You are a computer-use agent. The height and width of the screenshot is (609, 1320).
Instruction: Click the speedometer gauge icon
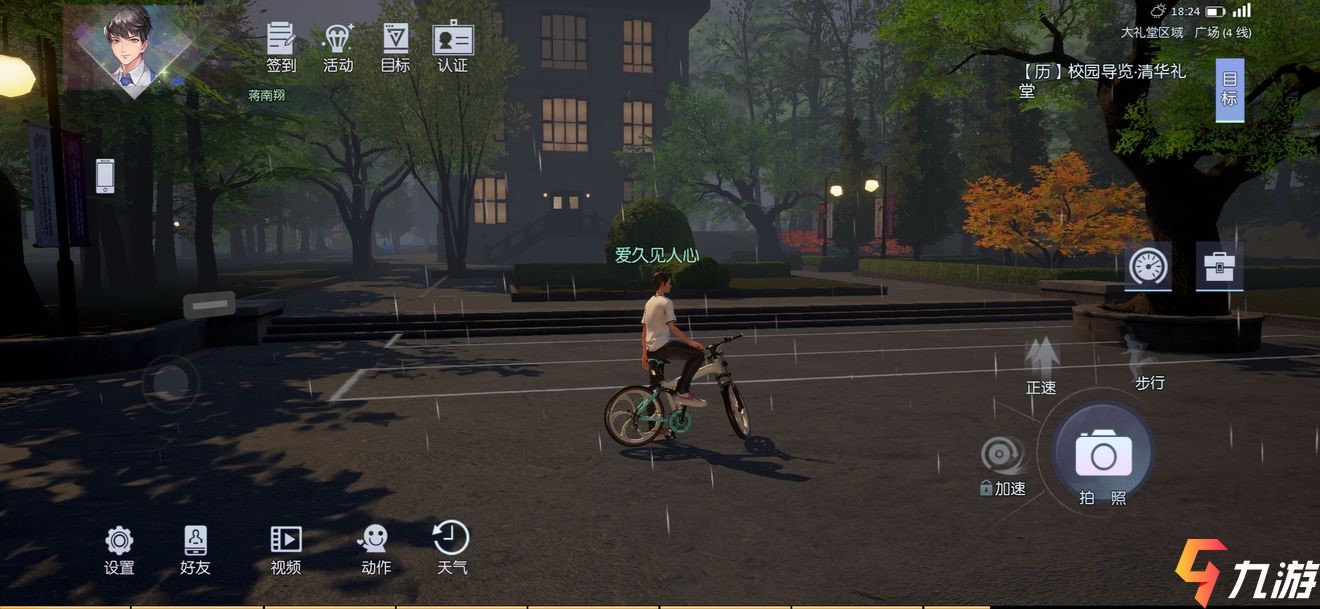(x=1148, y=266)
